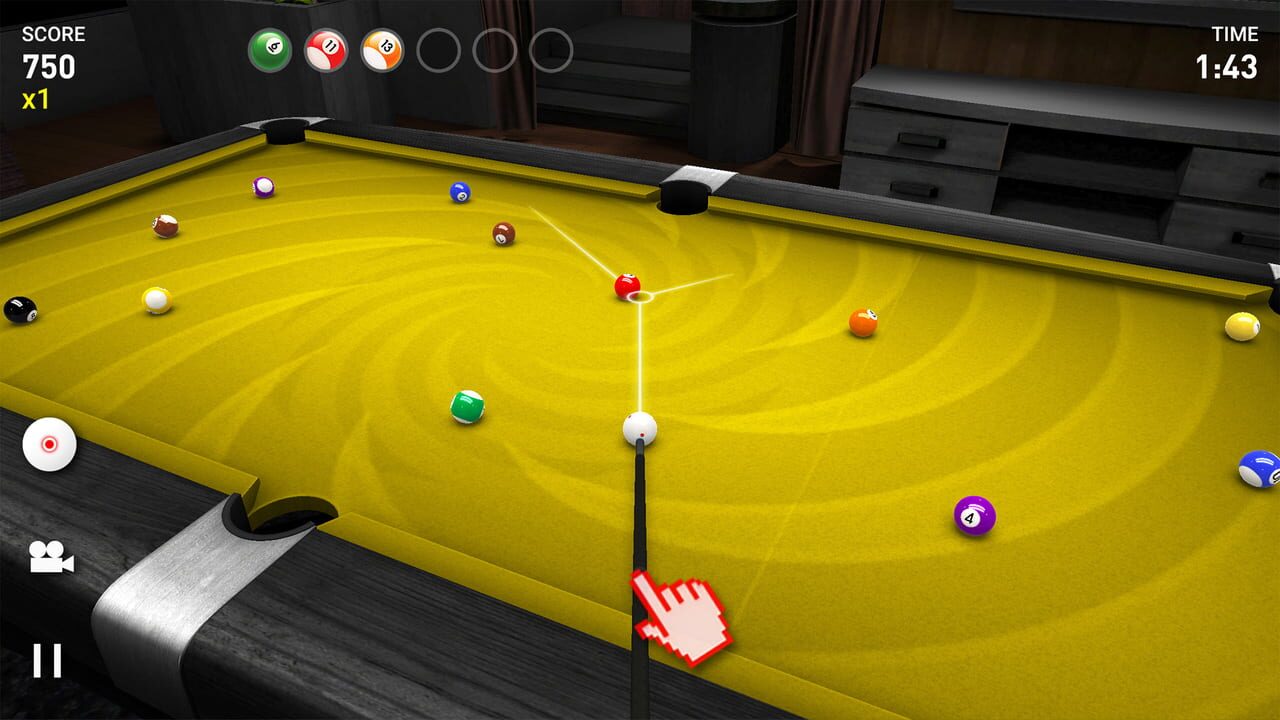Image resolution: width=1280 pixels, height=720 pixels.
Task: Click the red 11 target ball on the table
Action: coord(625,285)
